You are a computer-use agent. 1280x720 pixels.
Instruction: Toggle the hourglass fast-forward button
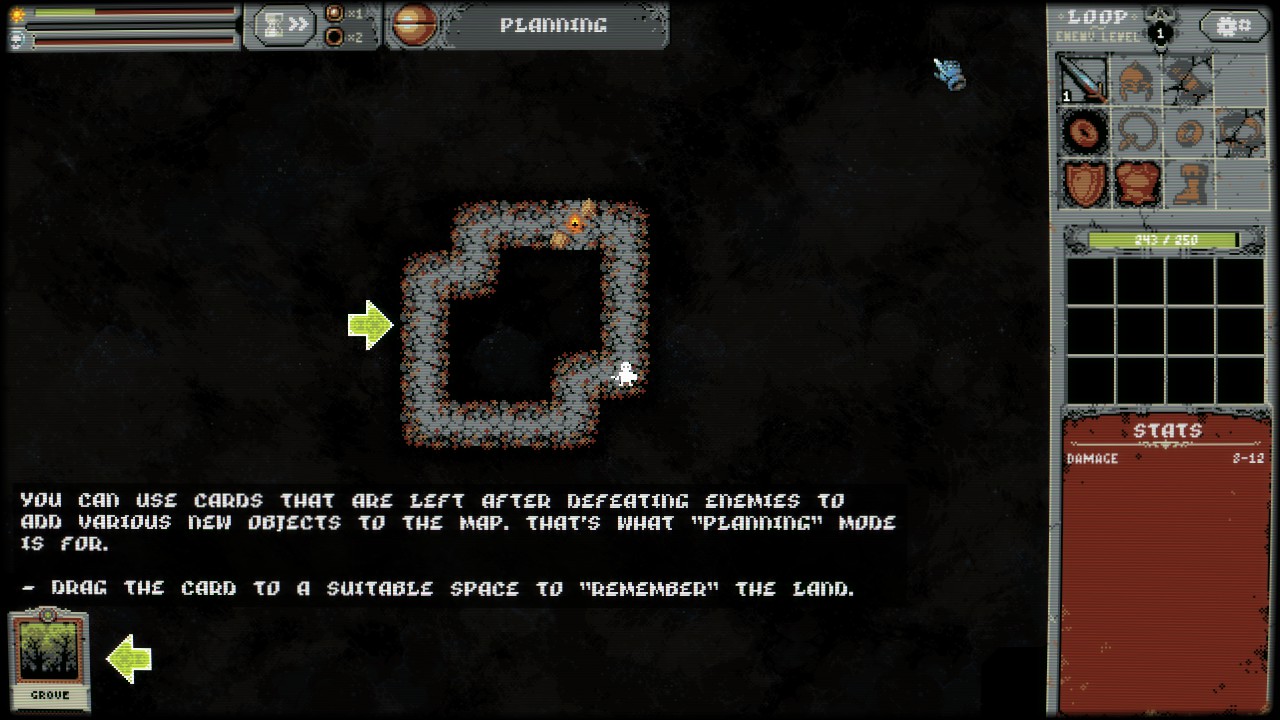[x=284, y=25]
